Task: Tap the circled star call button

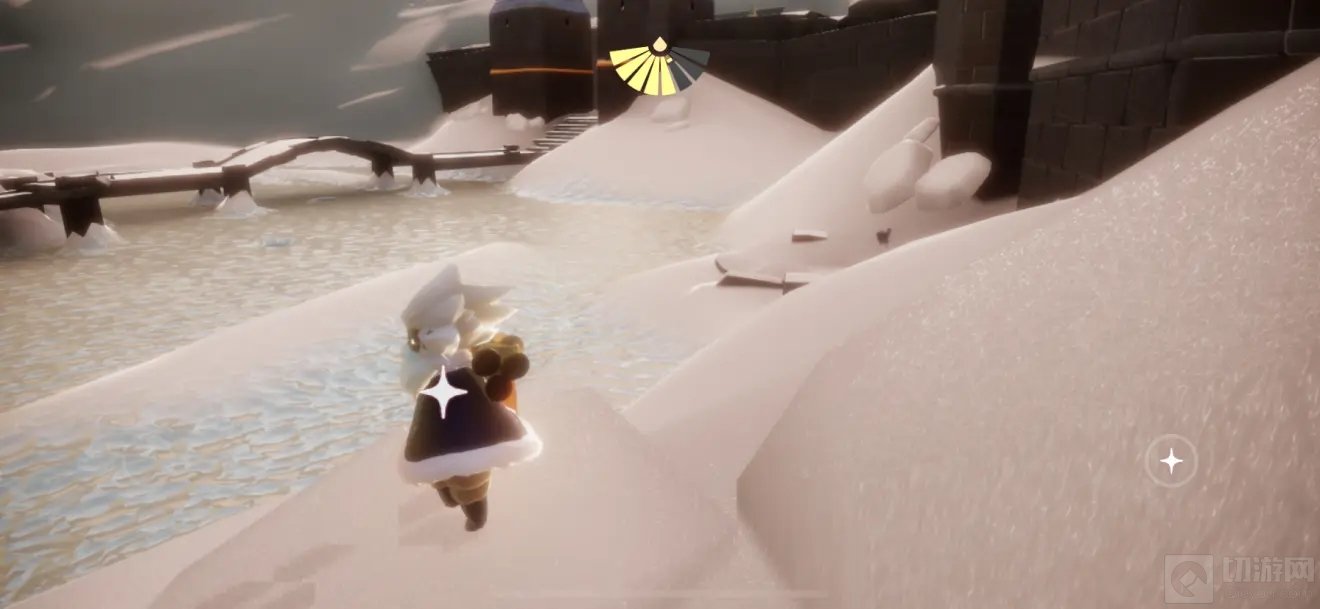Action: [x=1170, y=461]
